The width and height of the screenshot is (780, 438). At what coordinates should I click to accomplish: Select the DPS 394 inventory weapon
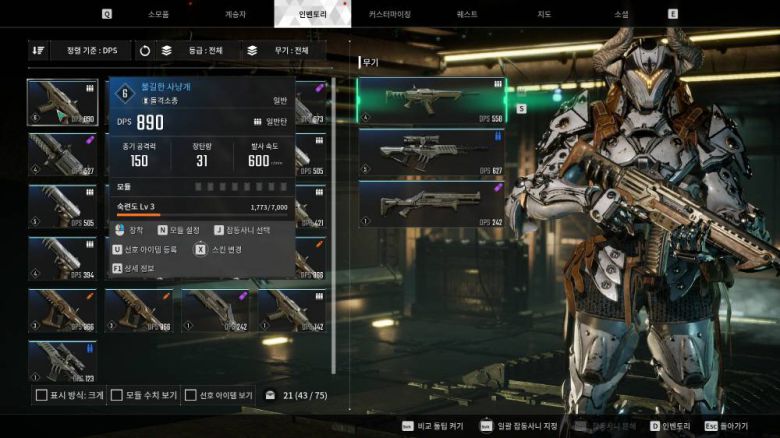pos(62,257)
